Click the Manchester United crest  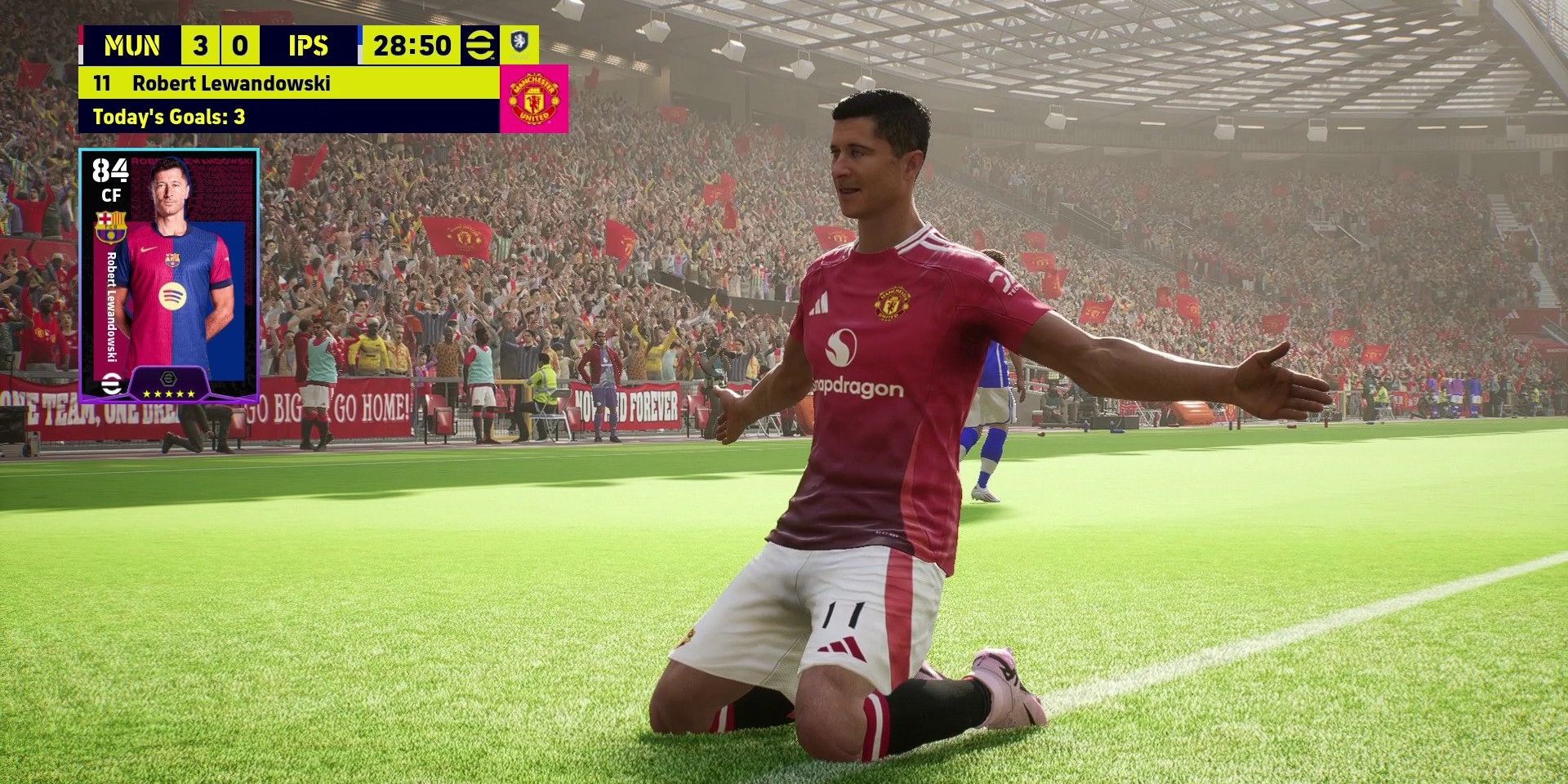tap(533, 99)
